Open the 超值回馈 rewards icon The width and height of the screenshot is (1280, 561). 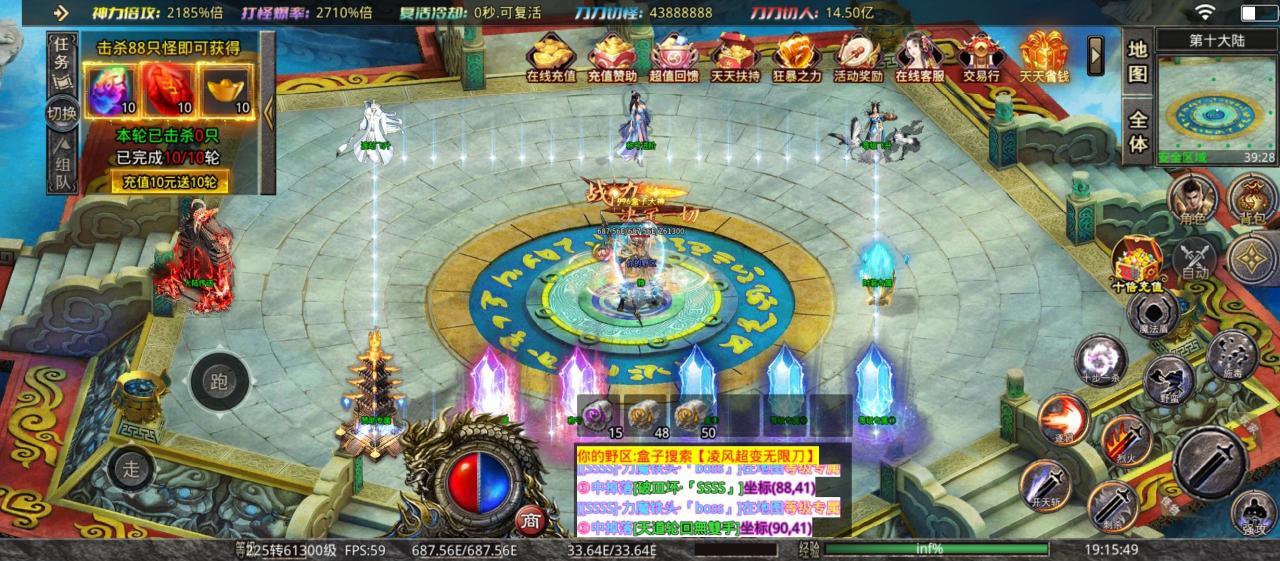click(x=673, y=56)
